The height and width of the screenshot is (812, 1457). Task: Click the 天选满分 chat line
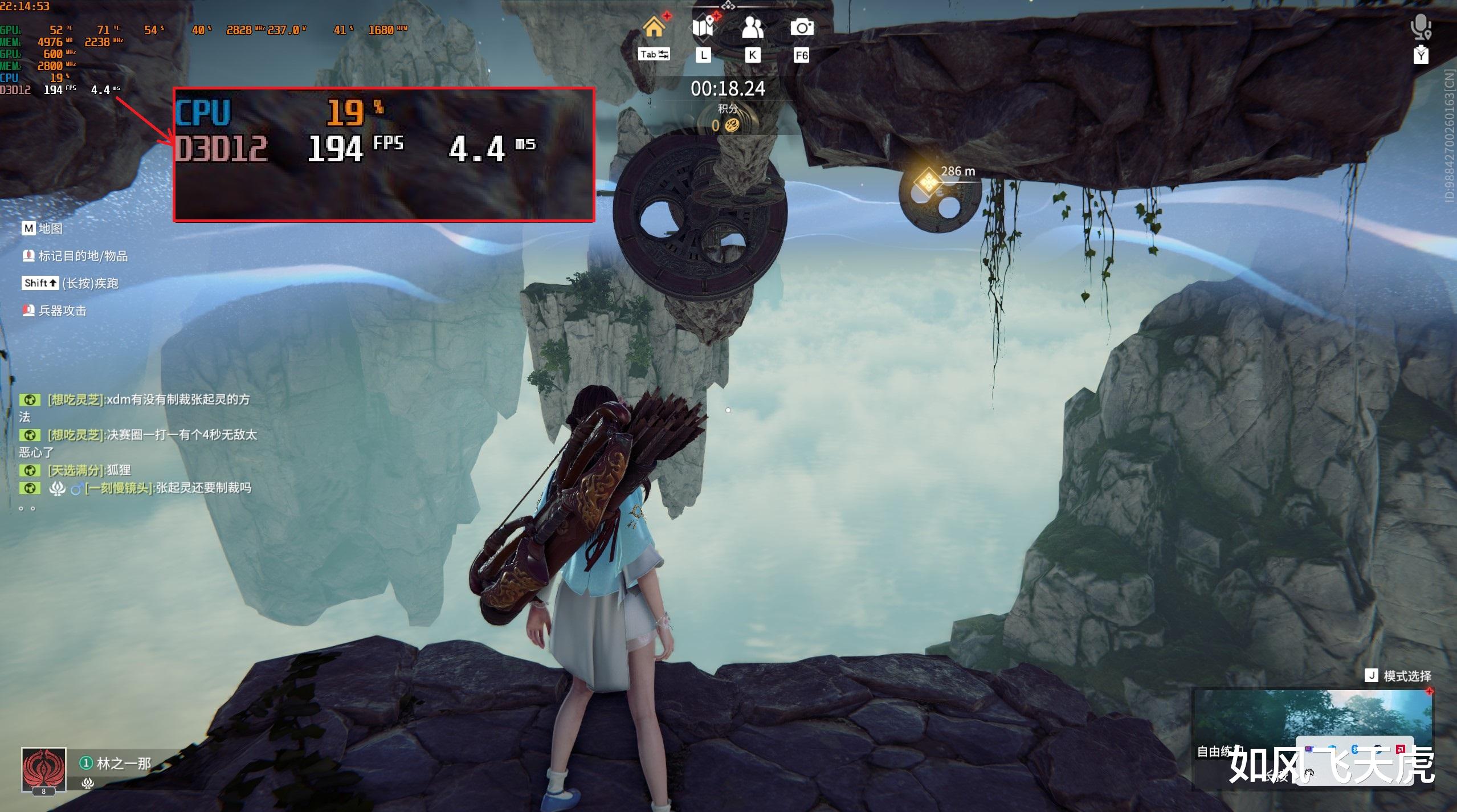coord(89,471)
